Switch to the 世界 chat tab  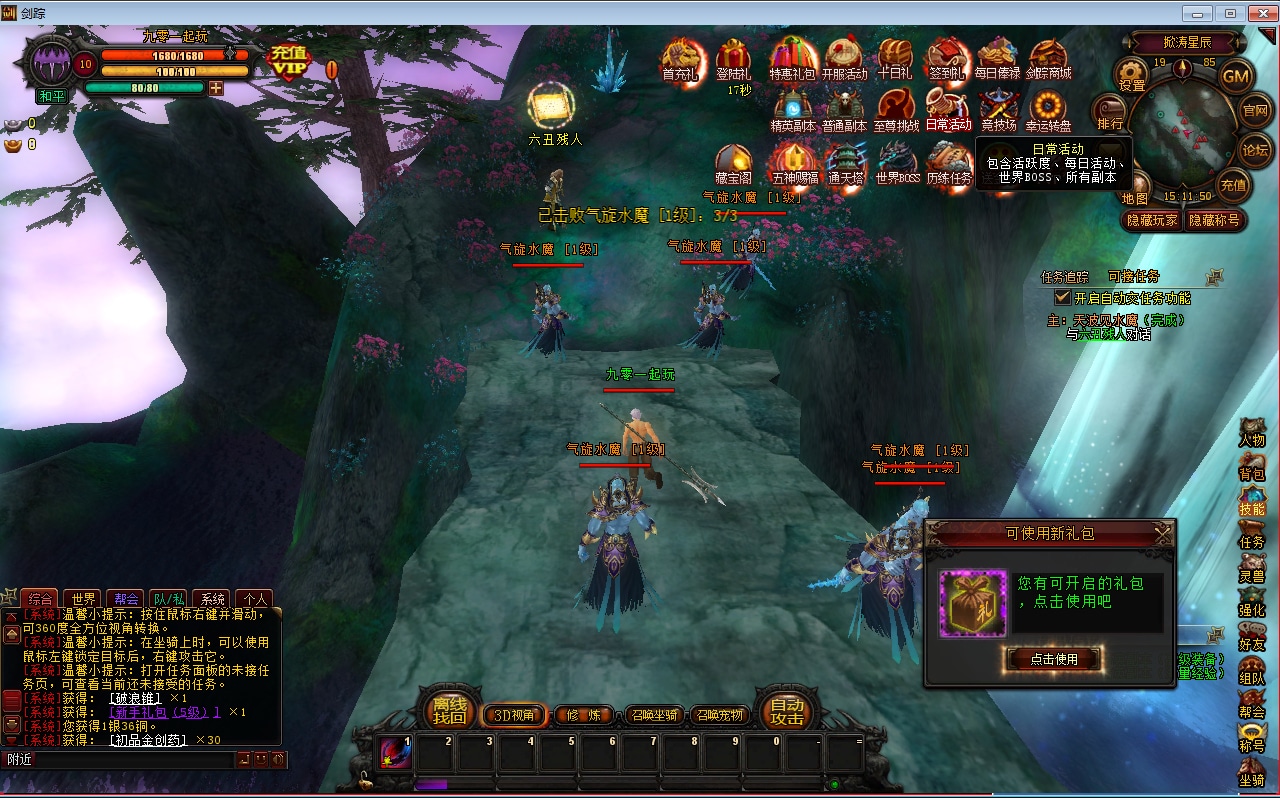point(85,599)
